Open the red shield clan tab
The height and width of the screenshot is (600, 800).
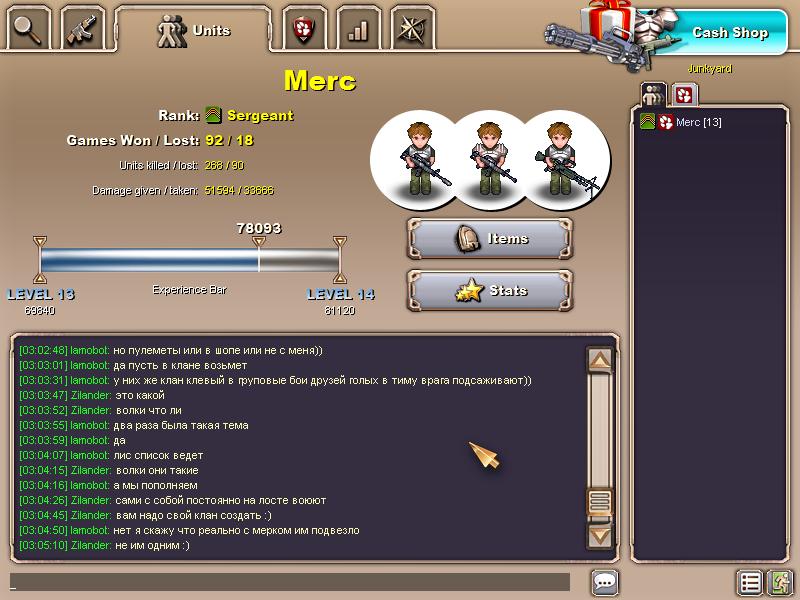[303, 30]
